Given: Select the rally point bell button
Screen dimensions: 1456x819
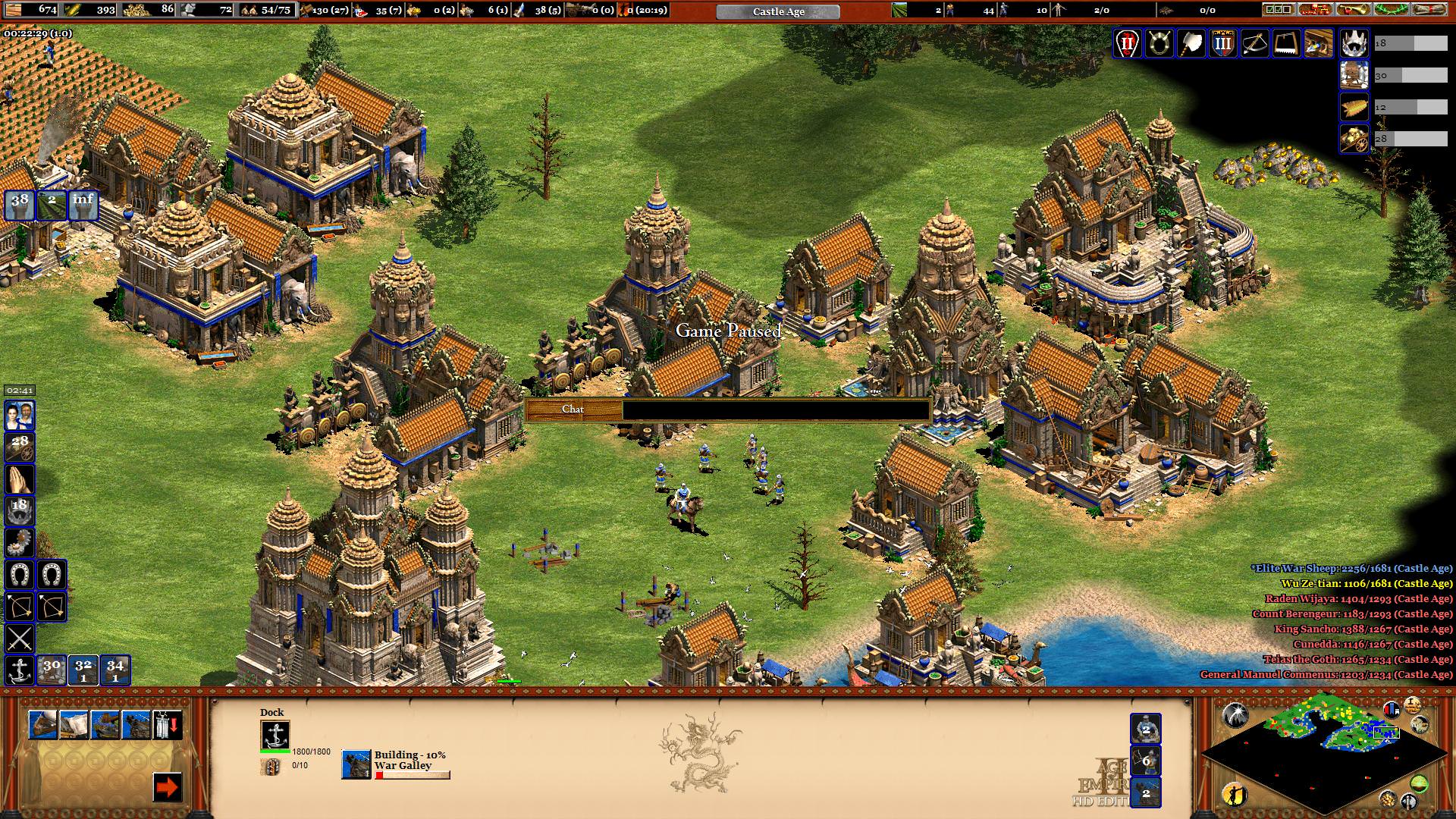Looking at the screenshot, I should (167, 725).
